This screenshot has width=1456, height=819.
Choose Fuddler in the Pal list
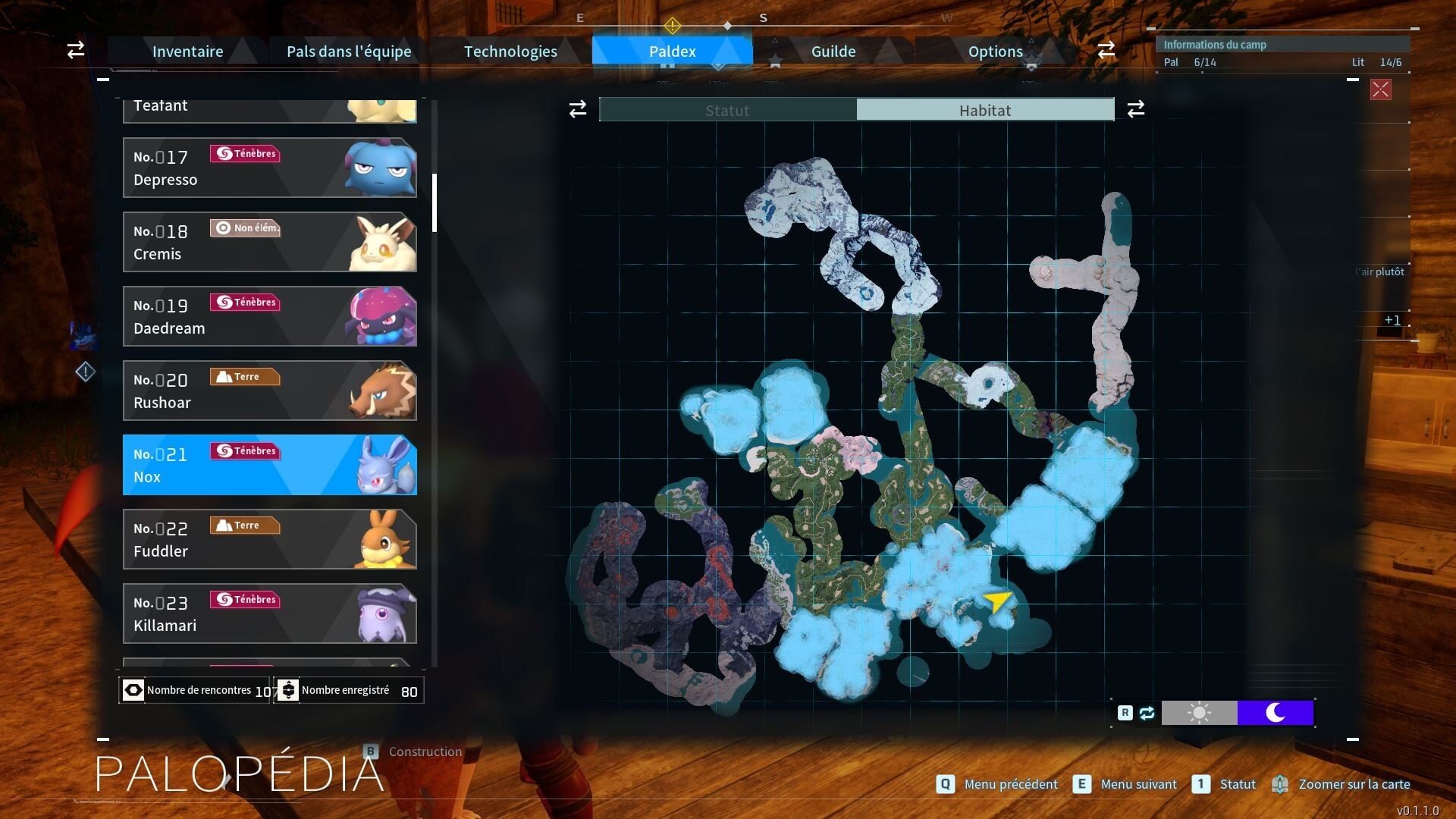point(269,539)
